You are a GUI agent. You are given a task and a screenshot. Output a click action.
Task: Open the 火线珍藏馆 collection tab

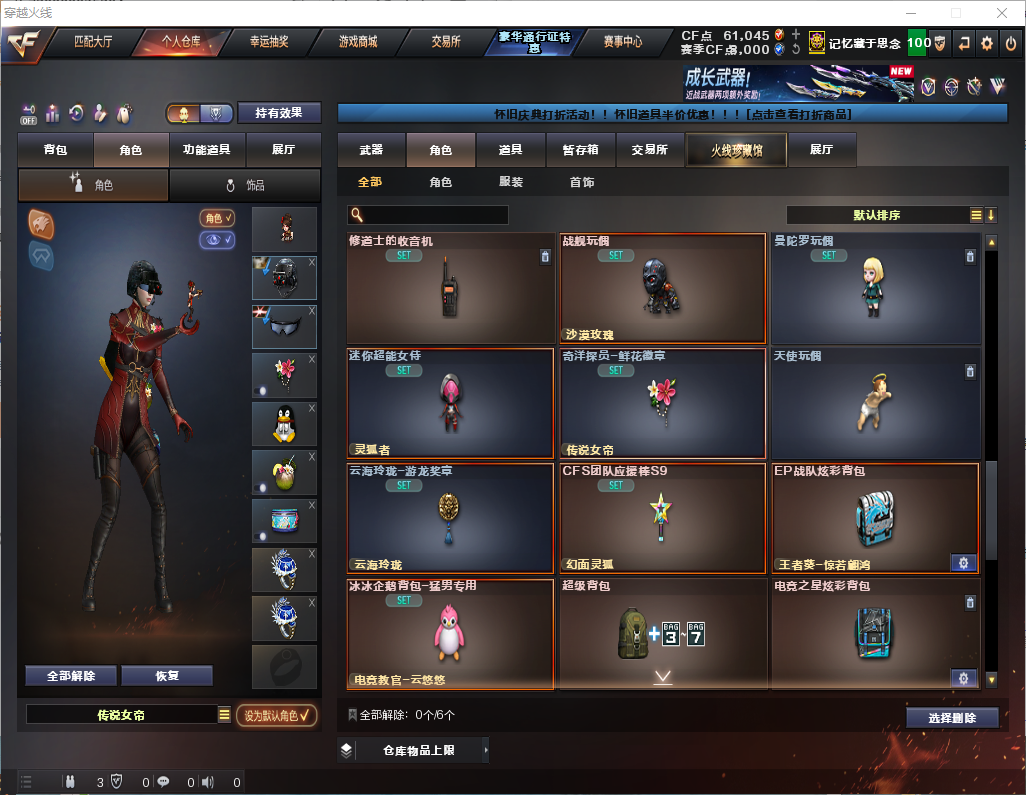point(736,150)
